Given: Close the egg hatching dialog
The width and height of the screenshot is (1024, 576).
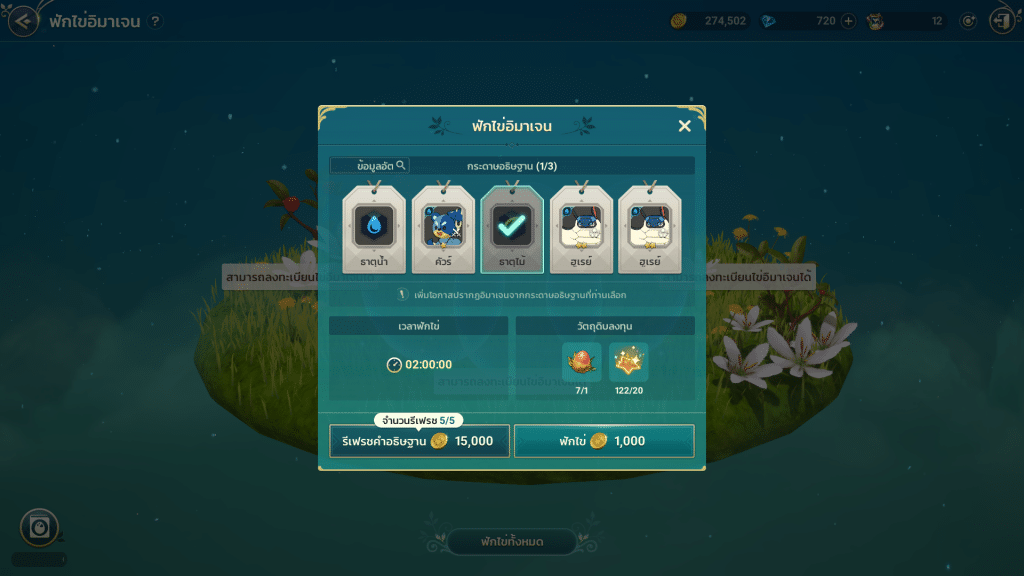Looking at the screenshot, I should 684,126.
